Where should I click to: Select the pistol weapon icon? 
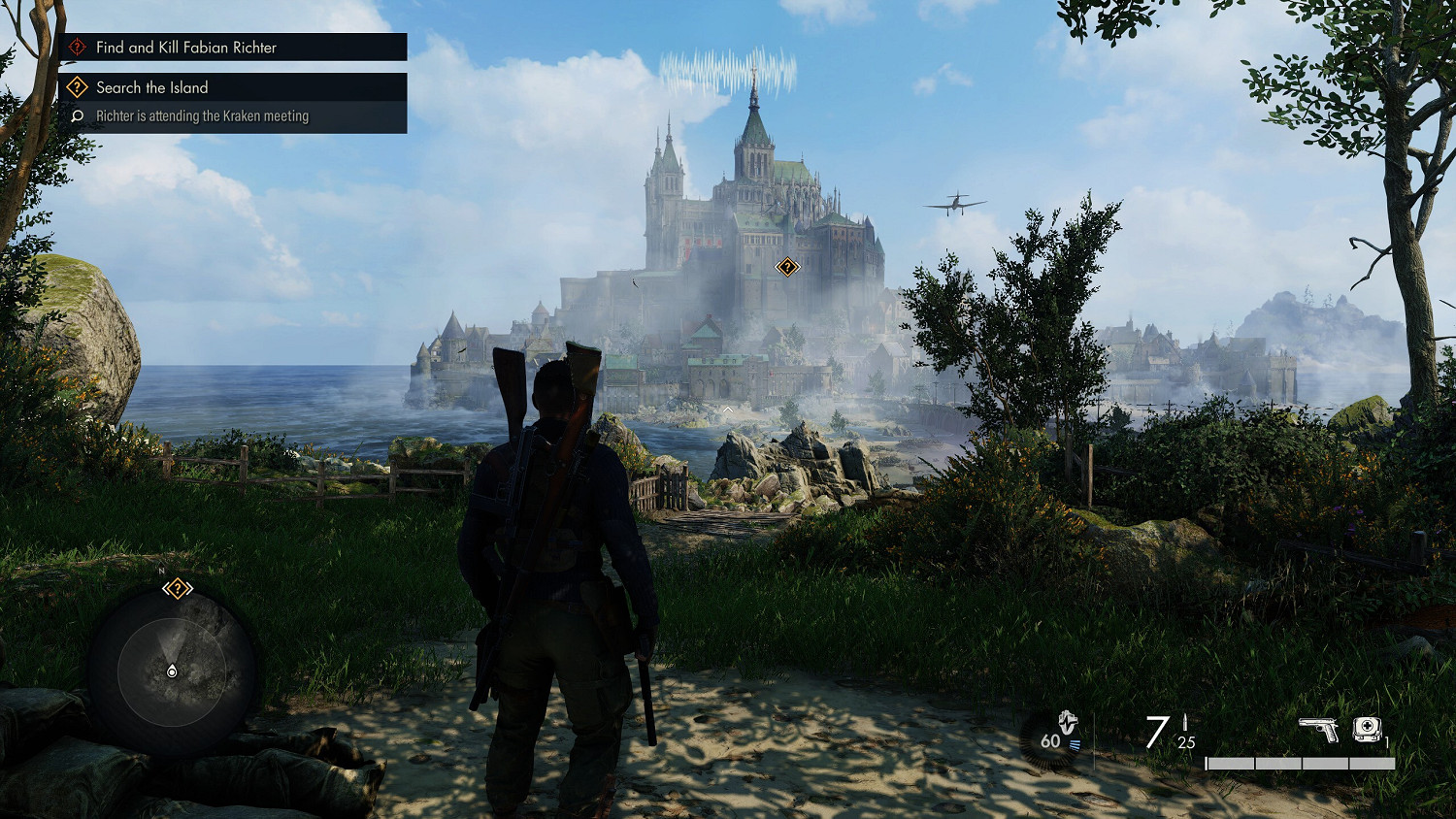pyautogui.click(x=1318, y=729)
